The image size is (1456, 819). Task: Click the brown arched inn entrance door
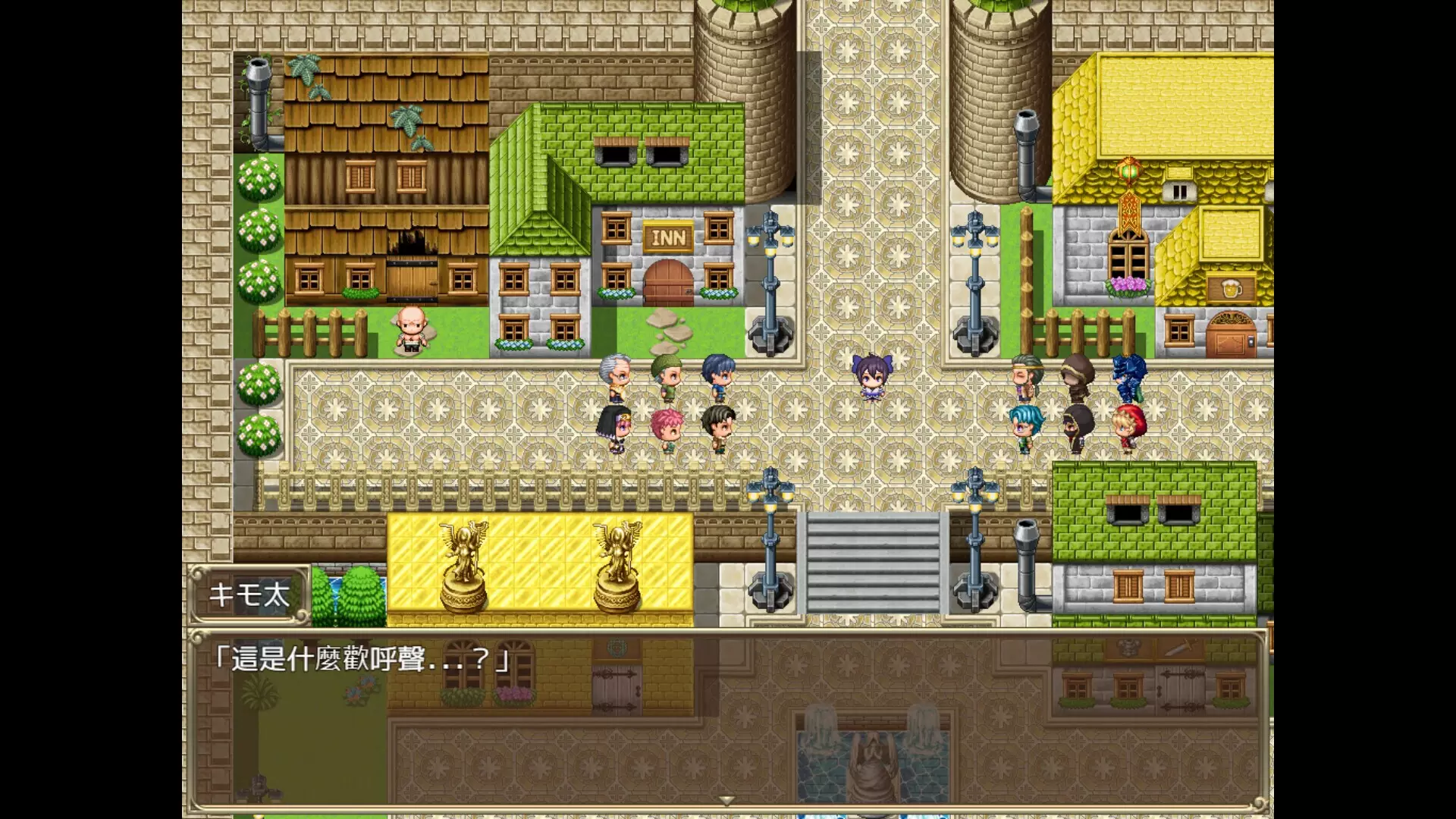(667, 281)
